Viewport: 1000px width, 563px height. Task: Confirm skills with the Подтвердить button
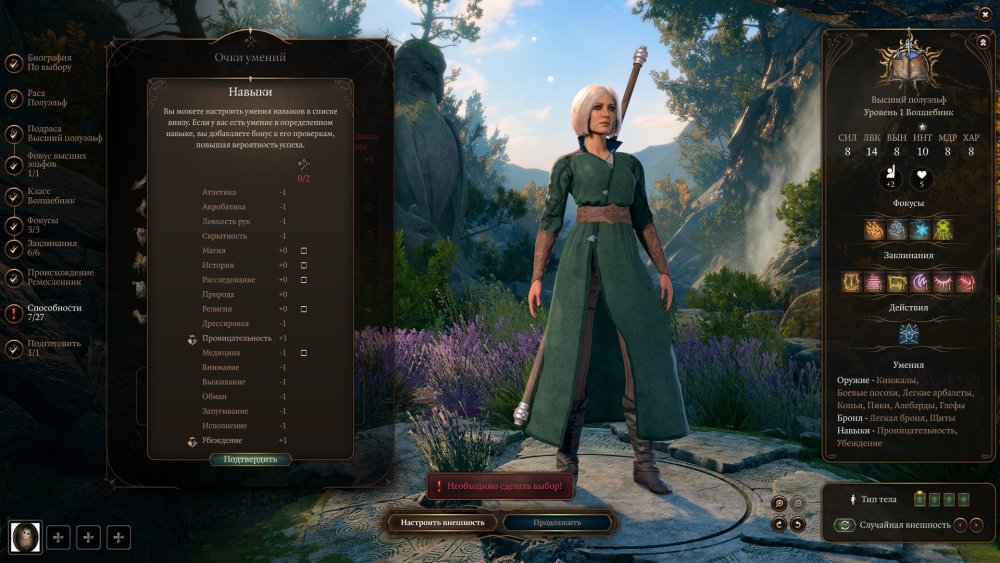coord(250,460)
